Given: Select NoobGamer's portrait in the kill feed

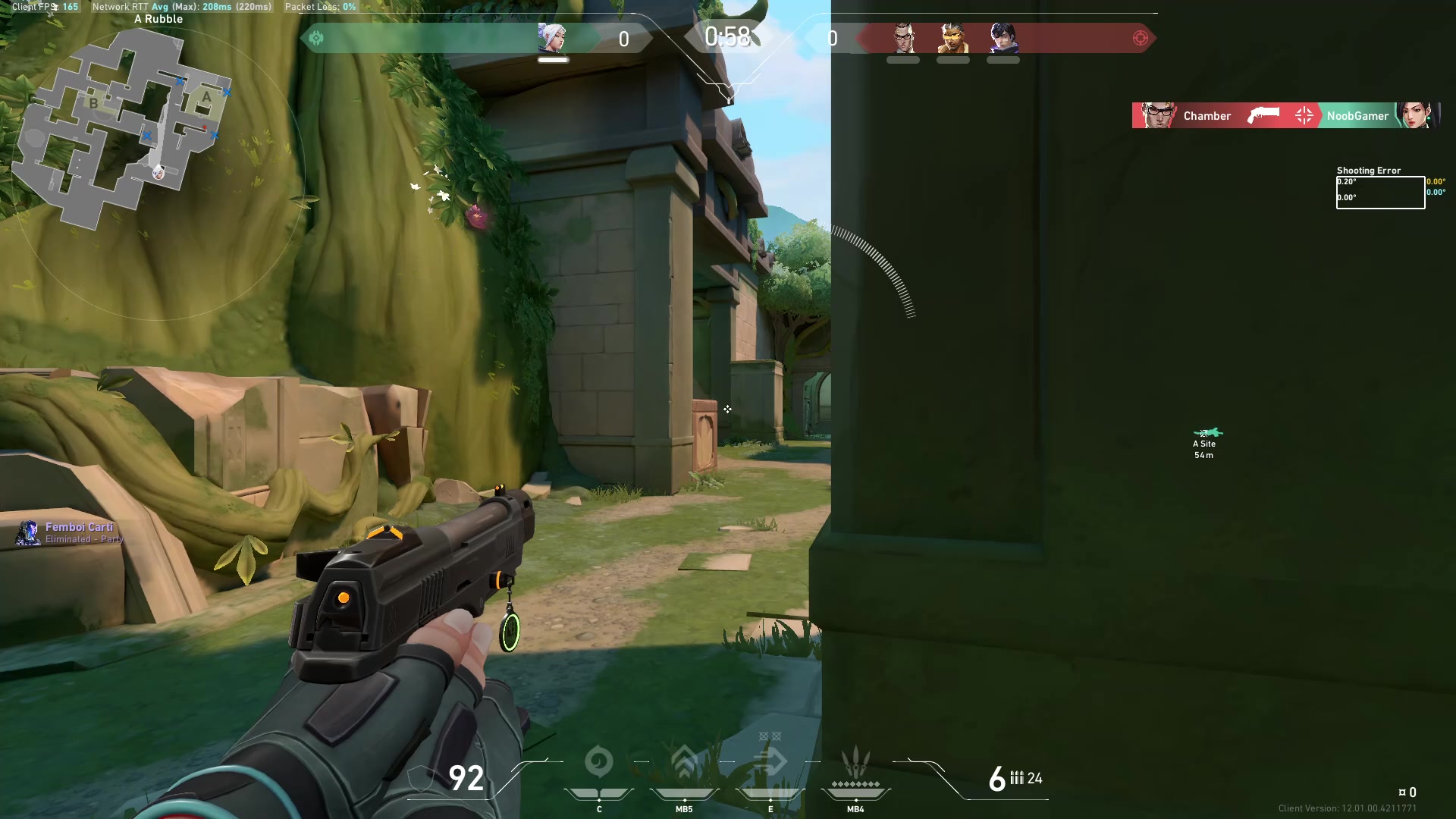Looking at the screenshot, I should click(x=1416, y=115).
